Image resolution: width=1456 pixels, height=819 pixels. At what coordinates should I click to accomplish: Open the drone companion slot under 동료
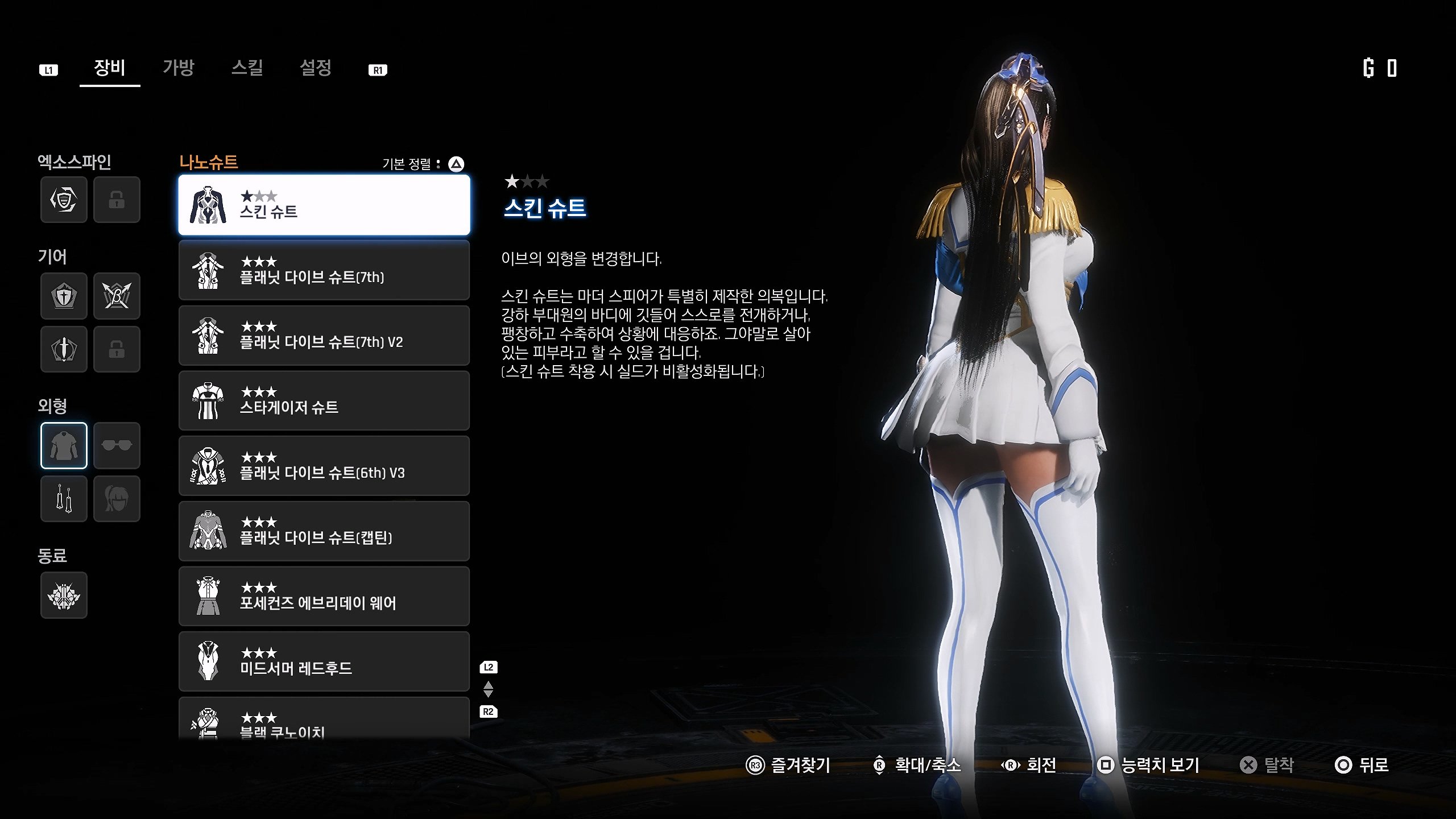[64, 595]
